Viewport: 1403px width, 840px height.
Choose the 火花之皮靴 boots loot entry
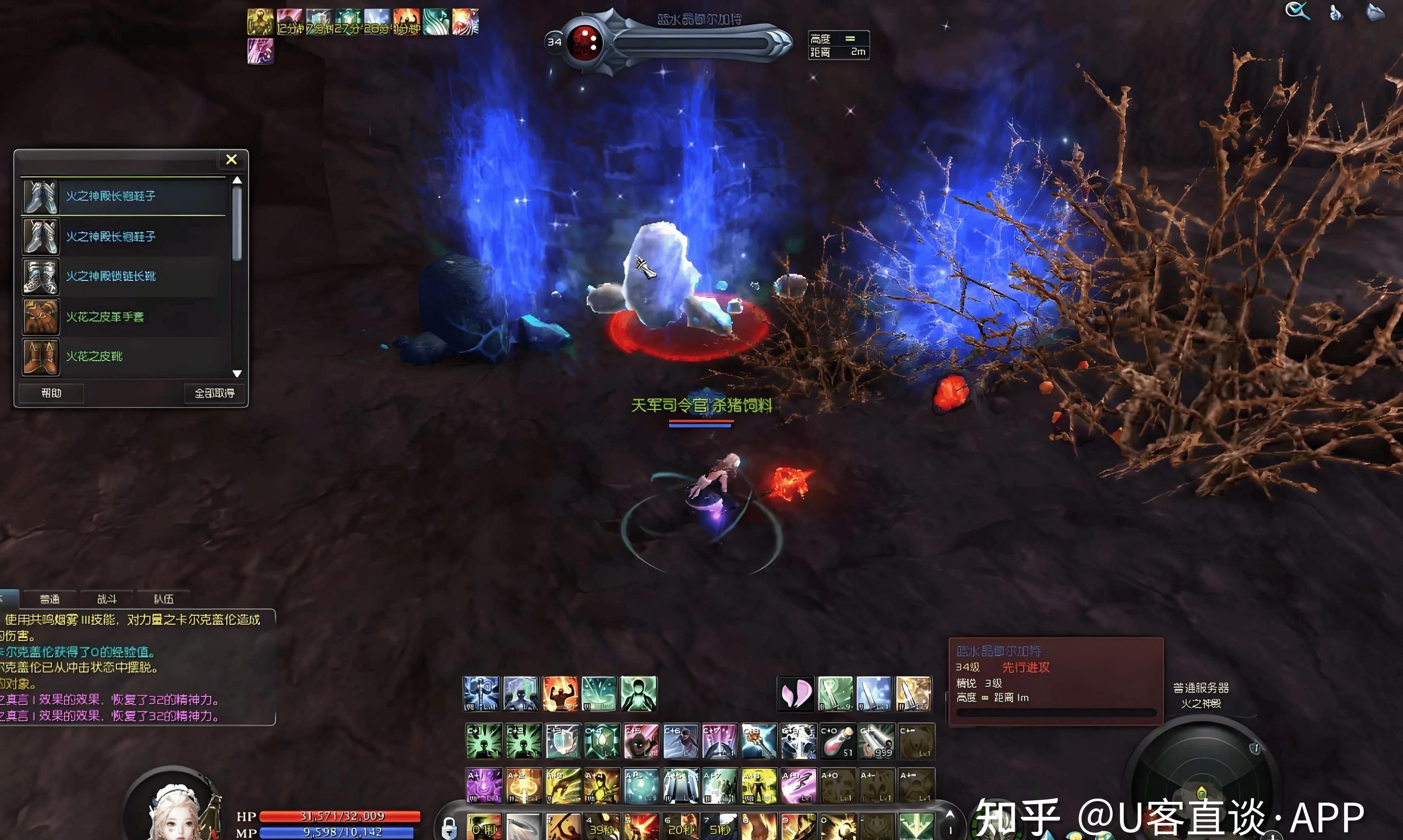point(94,357)
